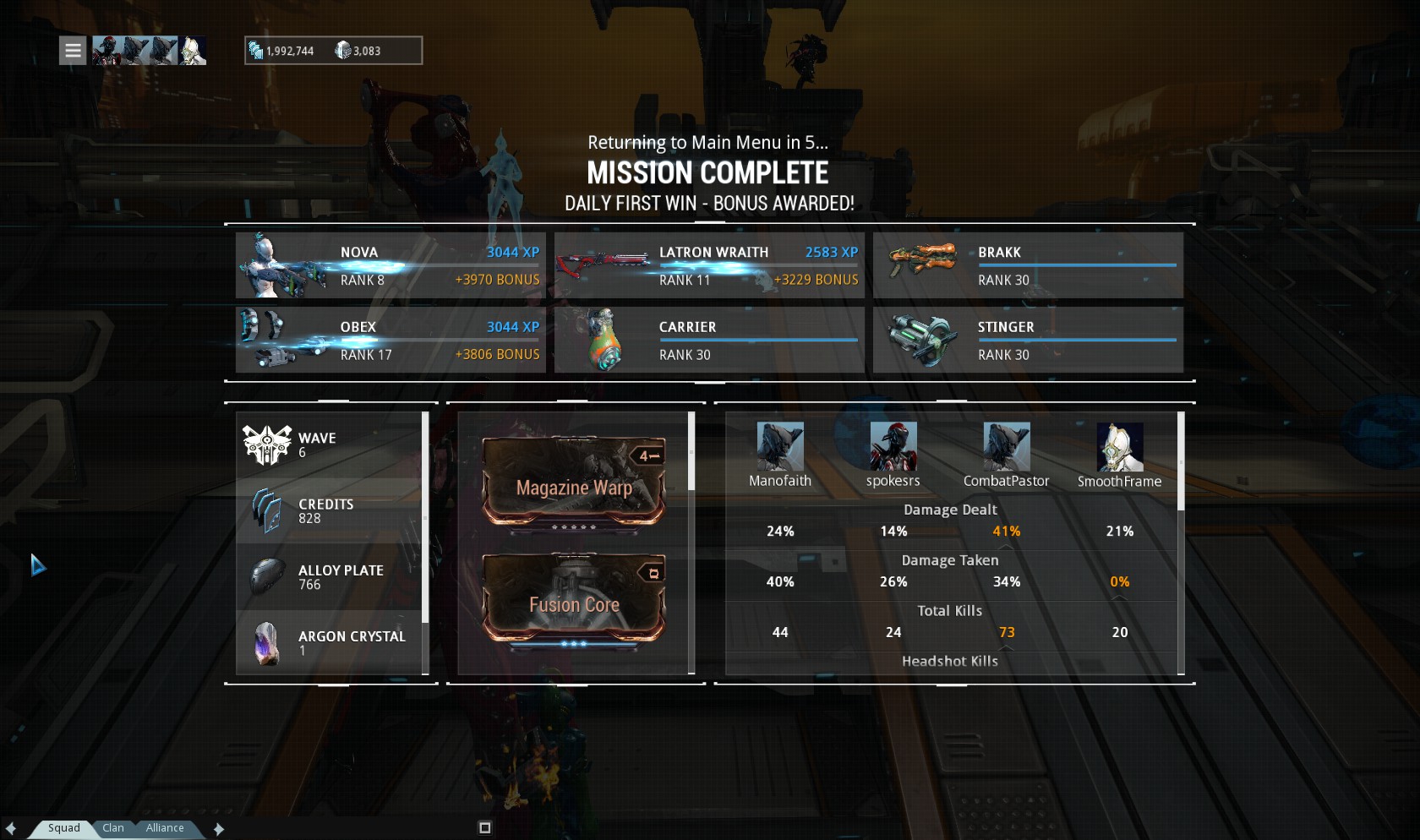Choose the Obex weapon panel

(390, 340)
